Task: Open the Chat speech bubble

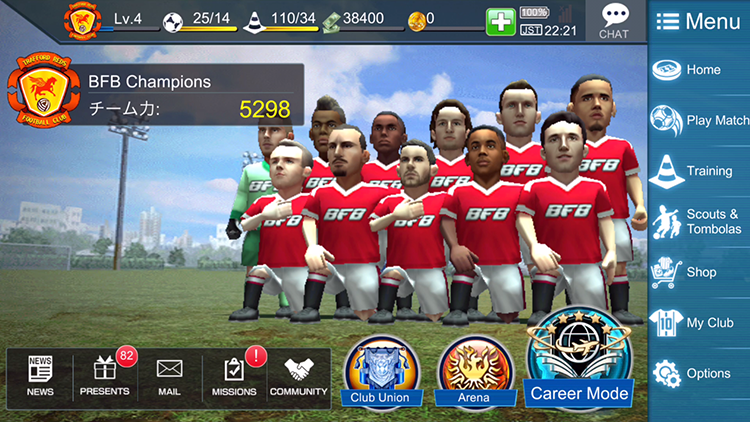Action: pyautogui.click(x=614, y=20)
